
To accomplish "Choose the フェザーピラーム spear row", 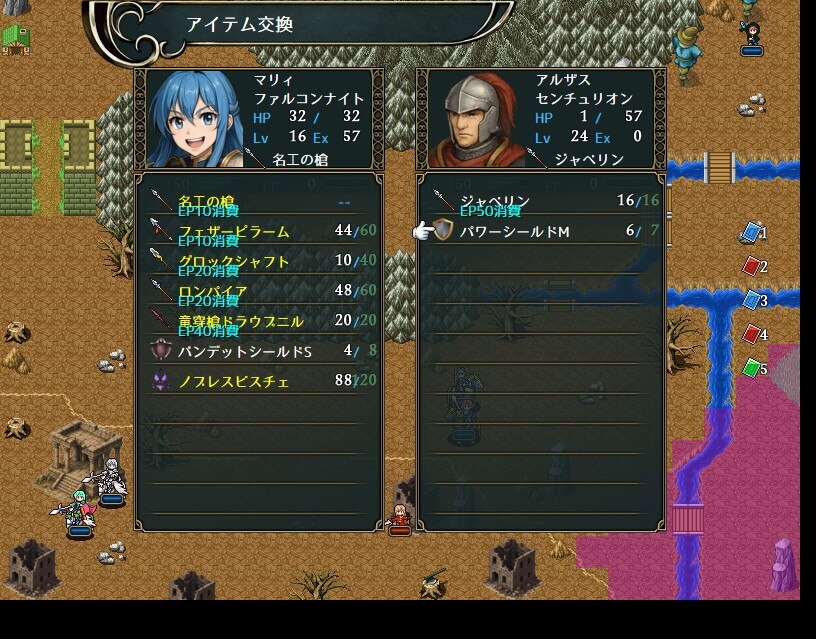I will point(258,232).
